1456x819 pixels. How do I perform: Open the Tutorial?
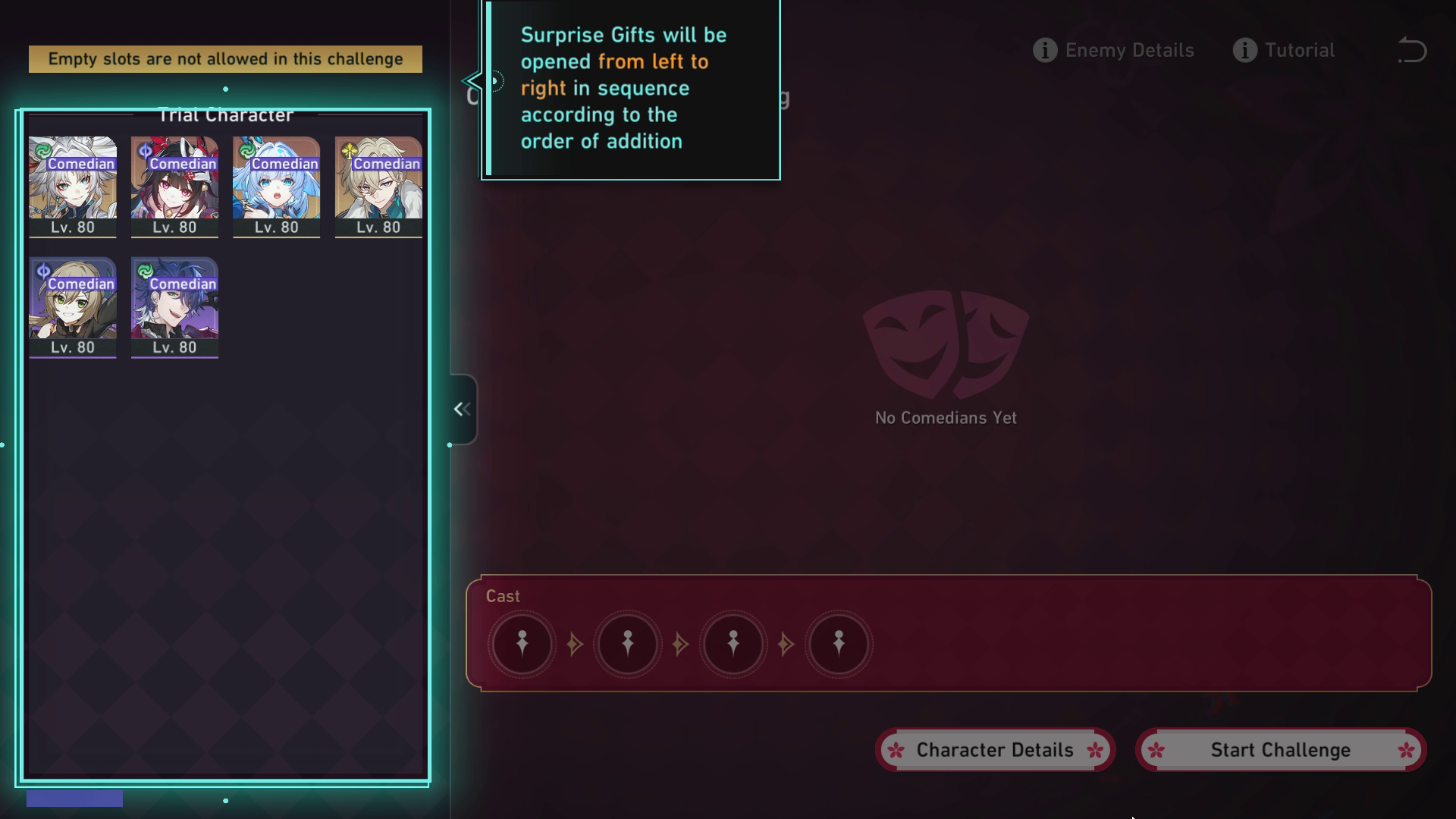[x=1284, y=50]
